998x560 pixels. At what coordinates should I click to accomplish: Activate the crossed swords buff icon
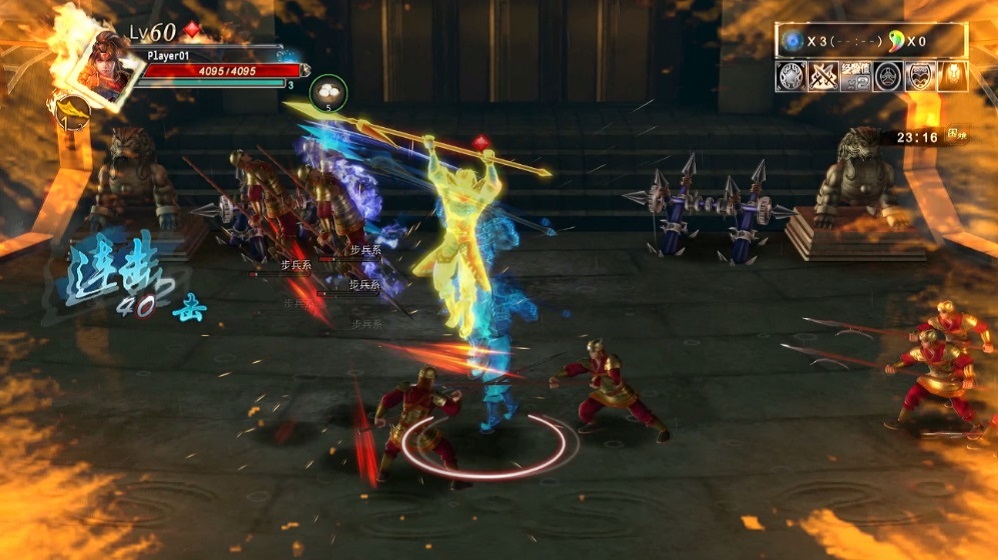(x=823, y=76)
